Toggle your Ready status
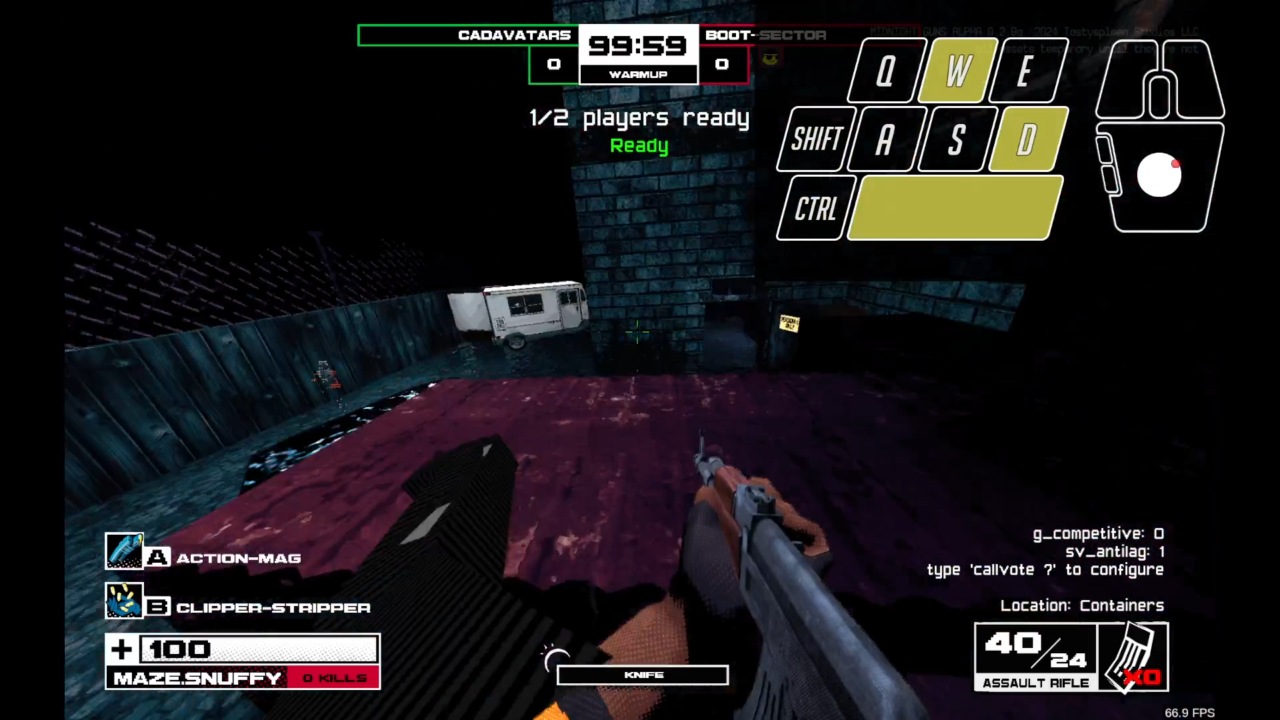This screenshot has height=720, width=1280. [x=639, y=145]
